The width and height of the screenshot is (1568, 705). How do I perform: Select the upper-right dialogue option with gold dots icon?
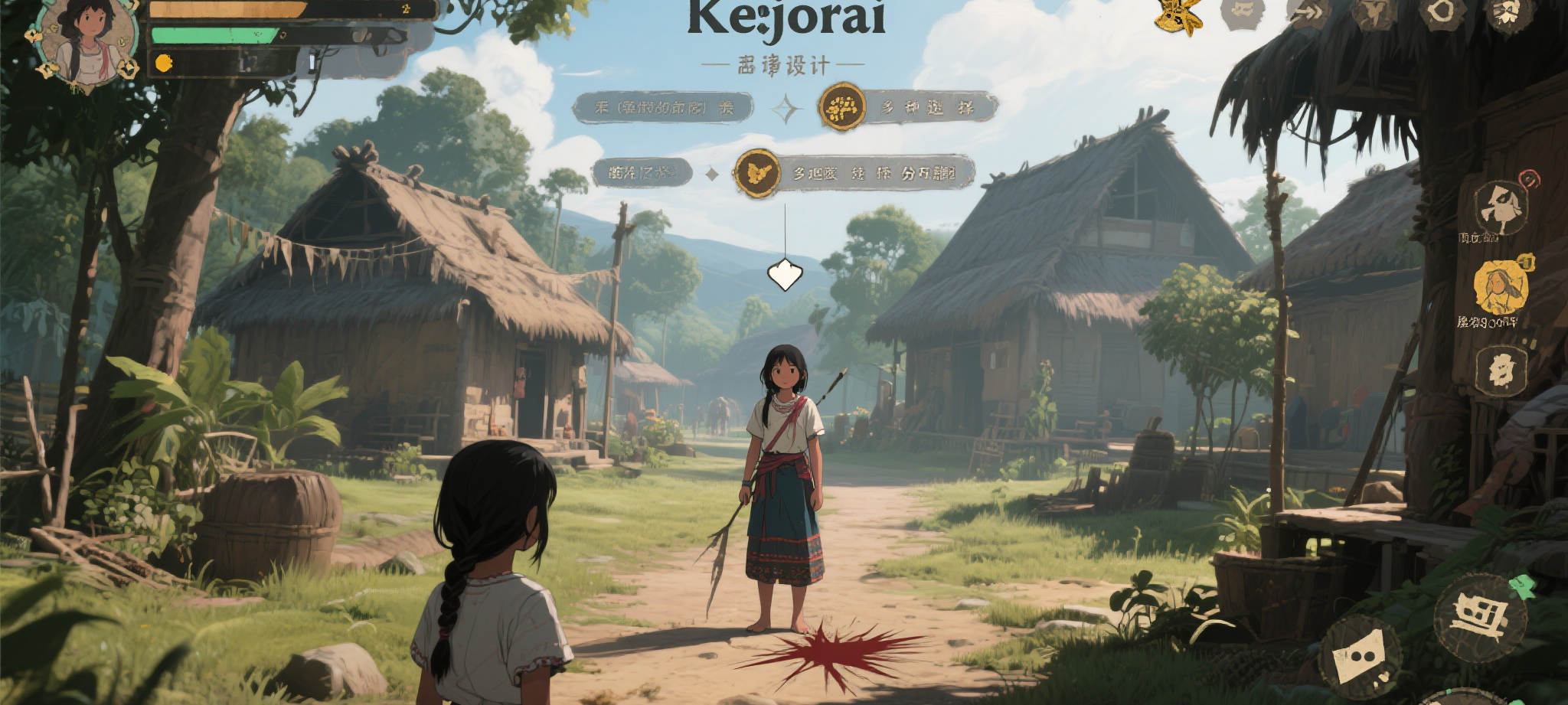(x=908, y=107)
